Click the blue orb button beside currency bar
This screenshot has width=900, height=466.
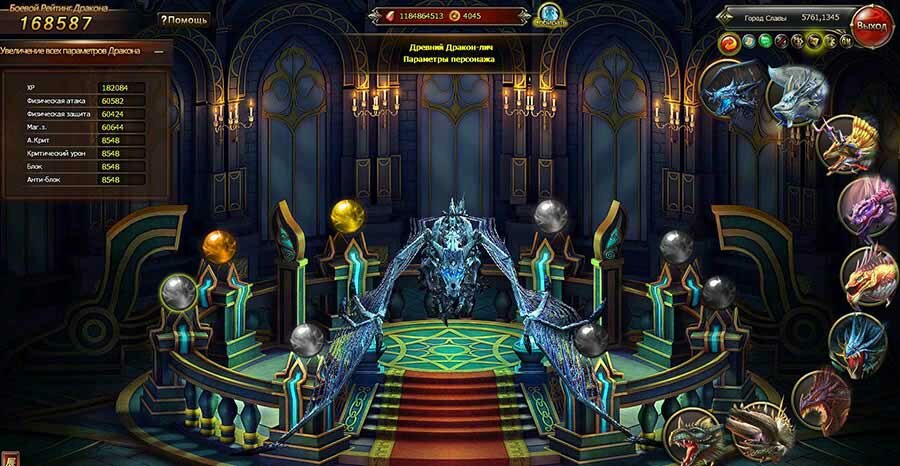pyautogui.click(x=549, y=15)
